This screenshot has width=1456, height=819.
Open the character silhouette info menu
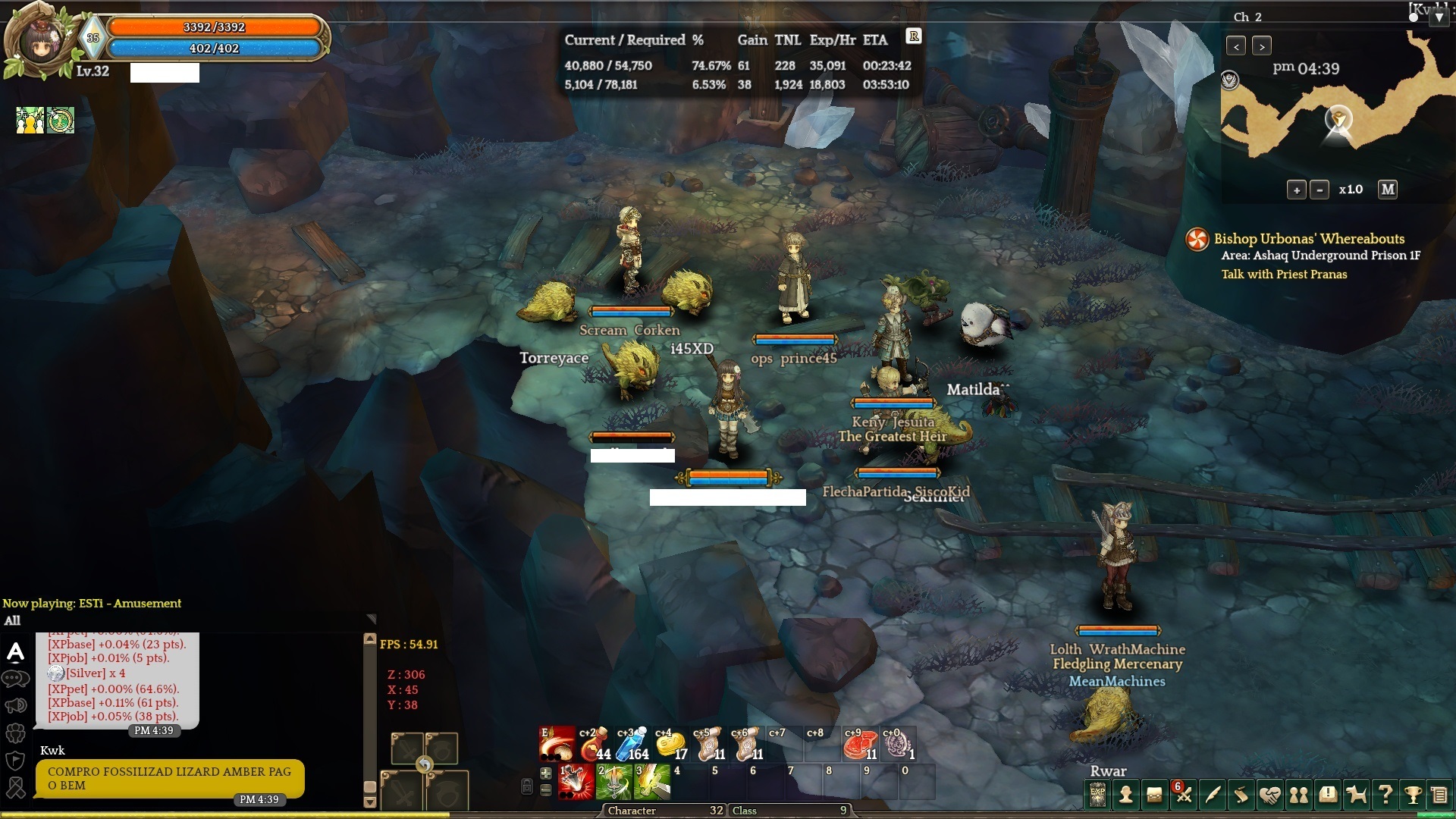[x=1126, y=795]
